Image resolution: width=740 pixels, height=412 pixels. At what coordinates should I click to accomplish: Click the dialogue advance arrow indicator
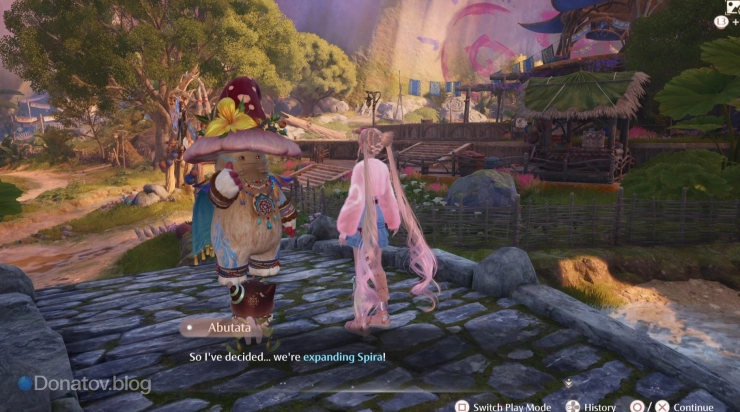click(x=568, y=381)
